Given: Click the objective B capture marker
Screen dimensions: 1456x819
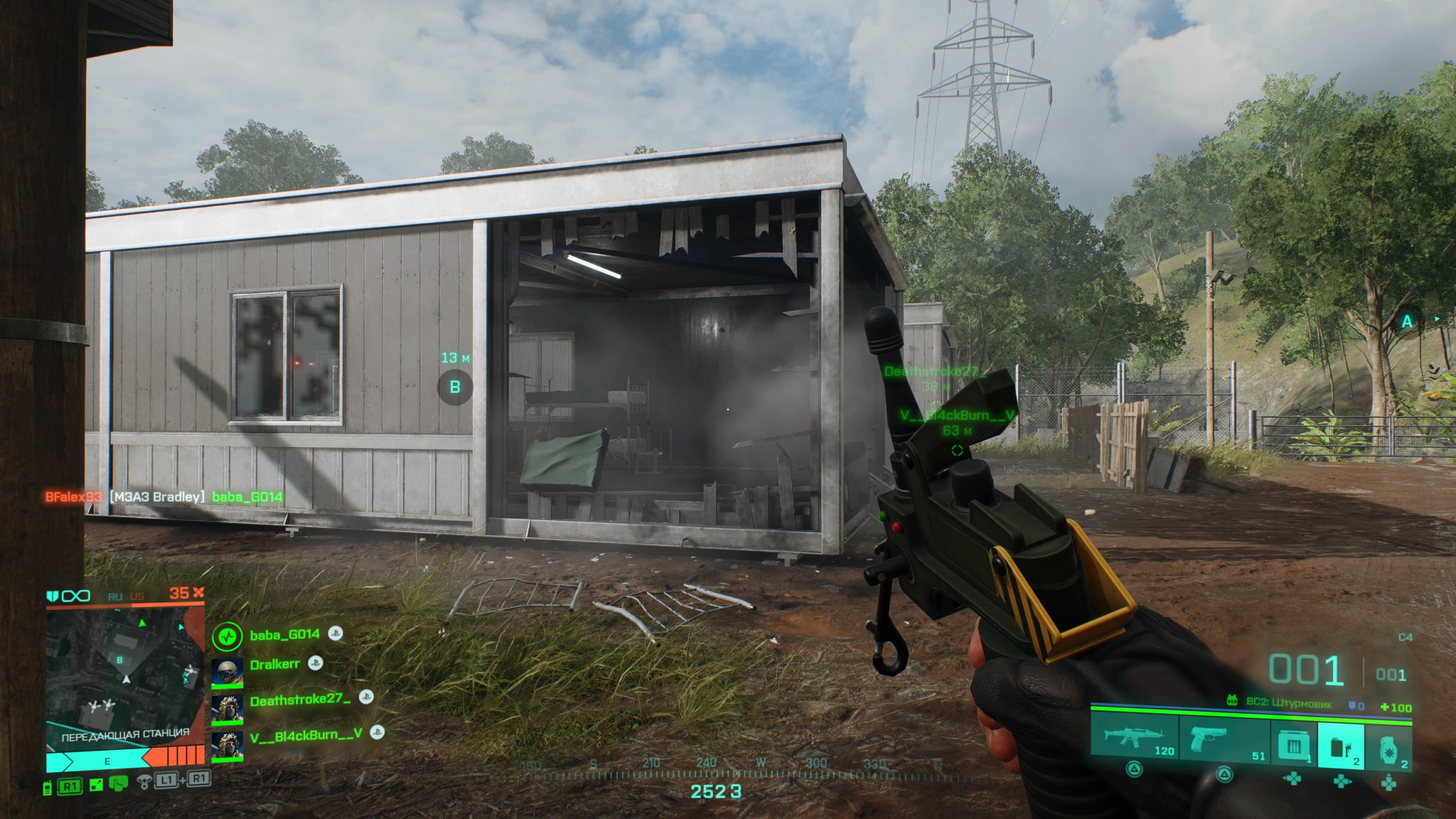Looking at the screenshot, I should [x=455, y=387].
